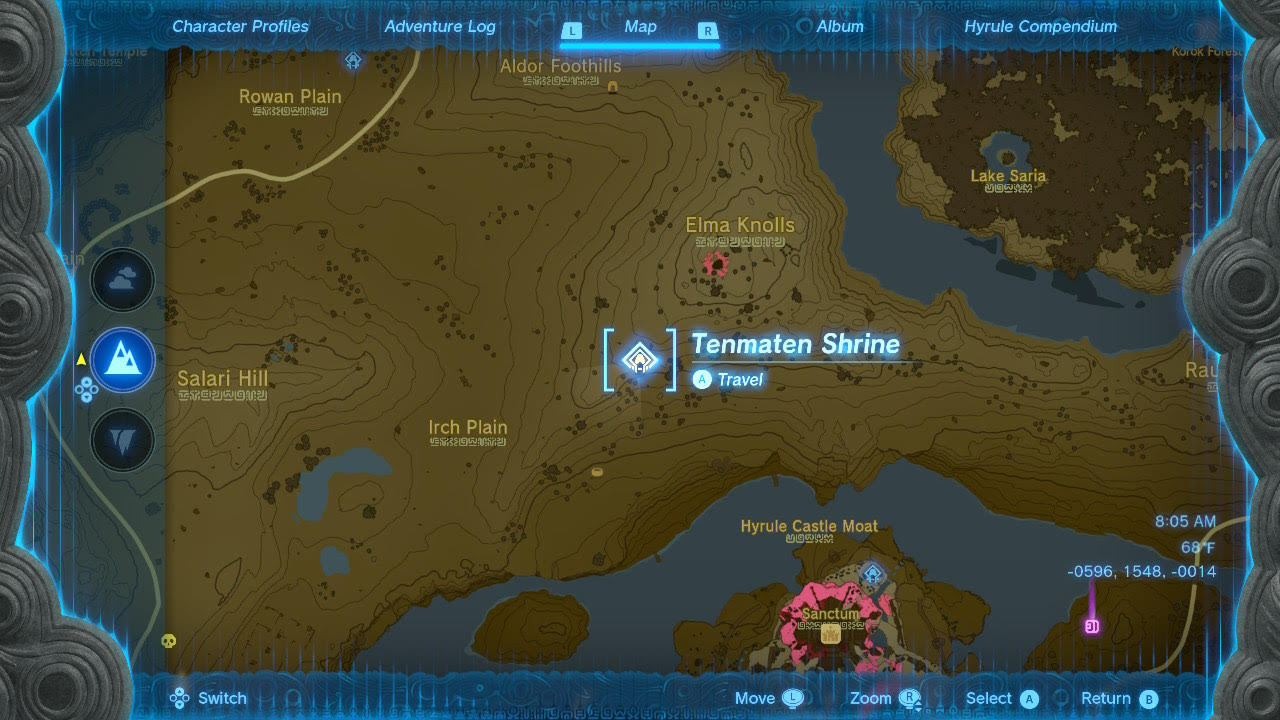
Task: Switch to the Album tab
Action: [x=839, y=26]
